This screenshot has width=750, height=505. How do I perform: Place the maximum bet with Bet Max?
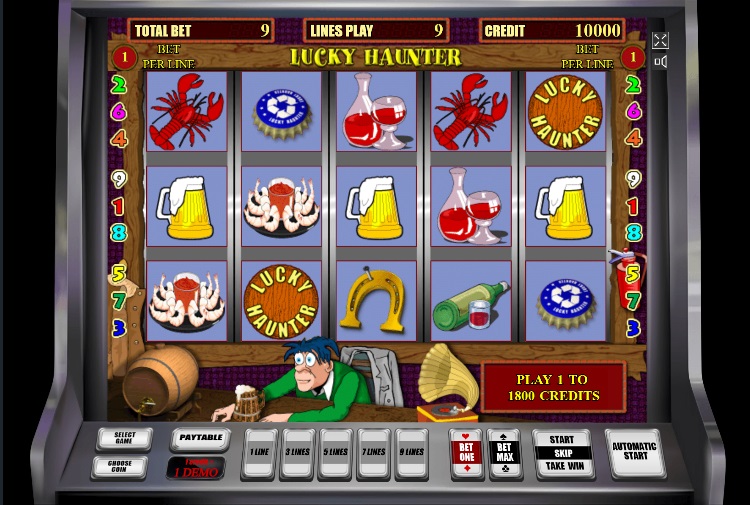click(505, 453)
